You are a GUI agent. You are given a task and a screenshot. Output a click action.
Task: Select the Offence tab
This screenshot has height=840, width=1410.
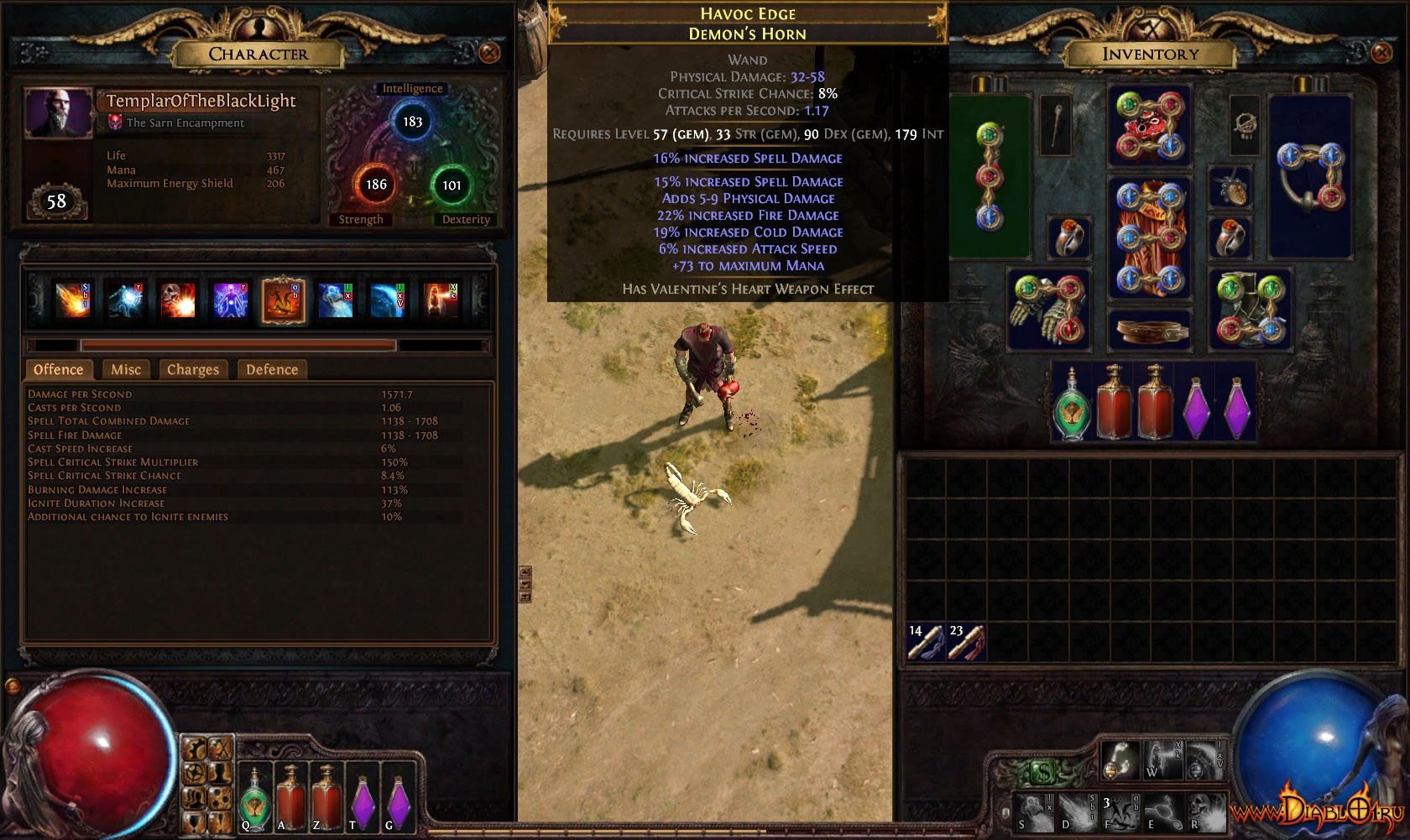58,369
